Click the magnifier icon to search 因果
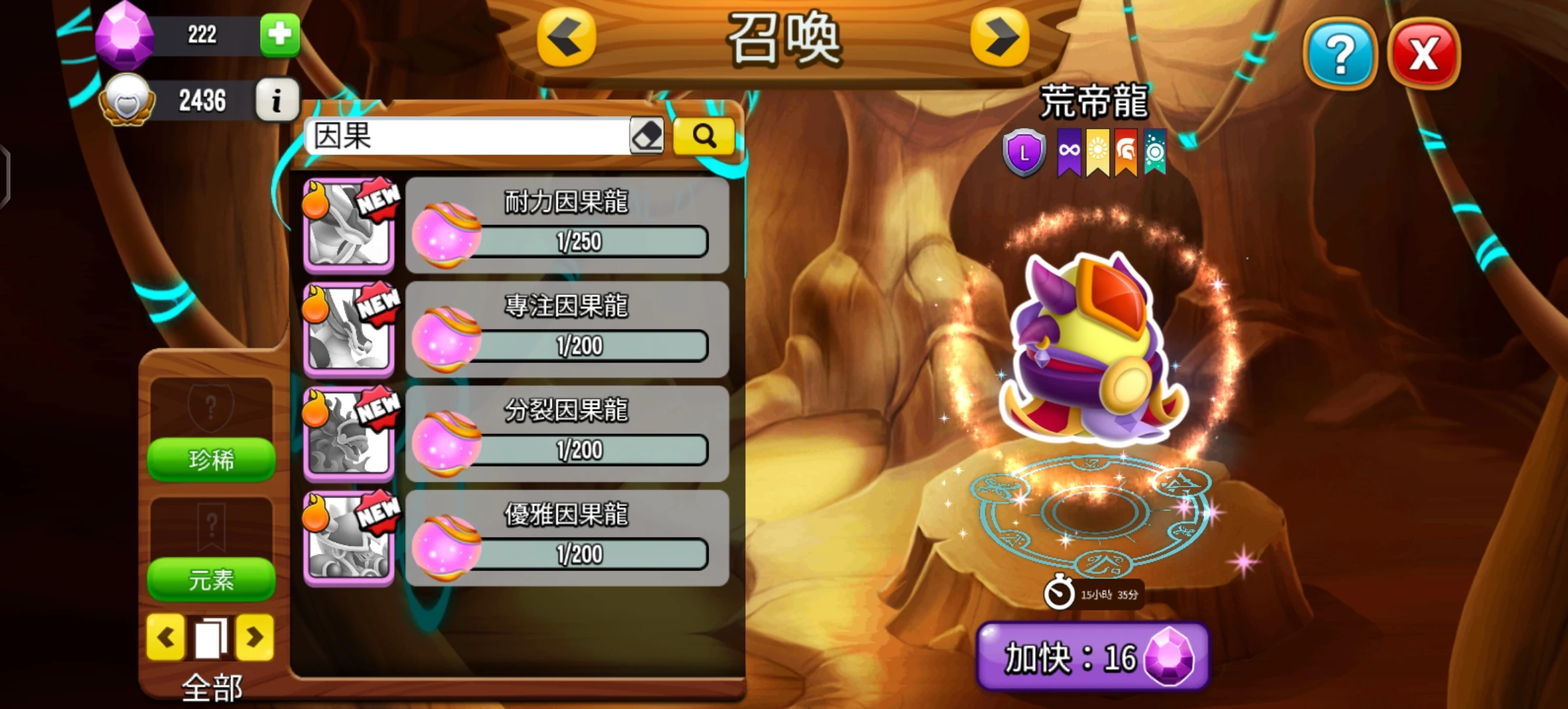This screenshot has width=1568, height=709. coord(703,135)
